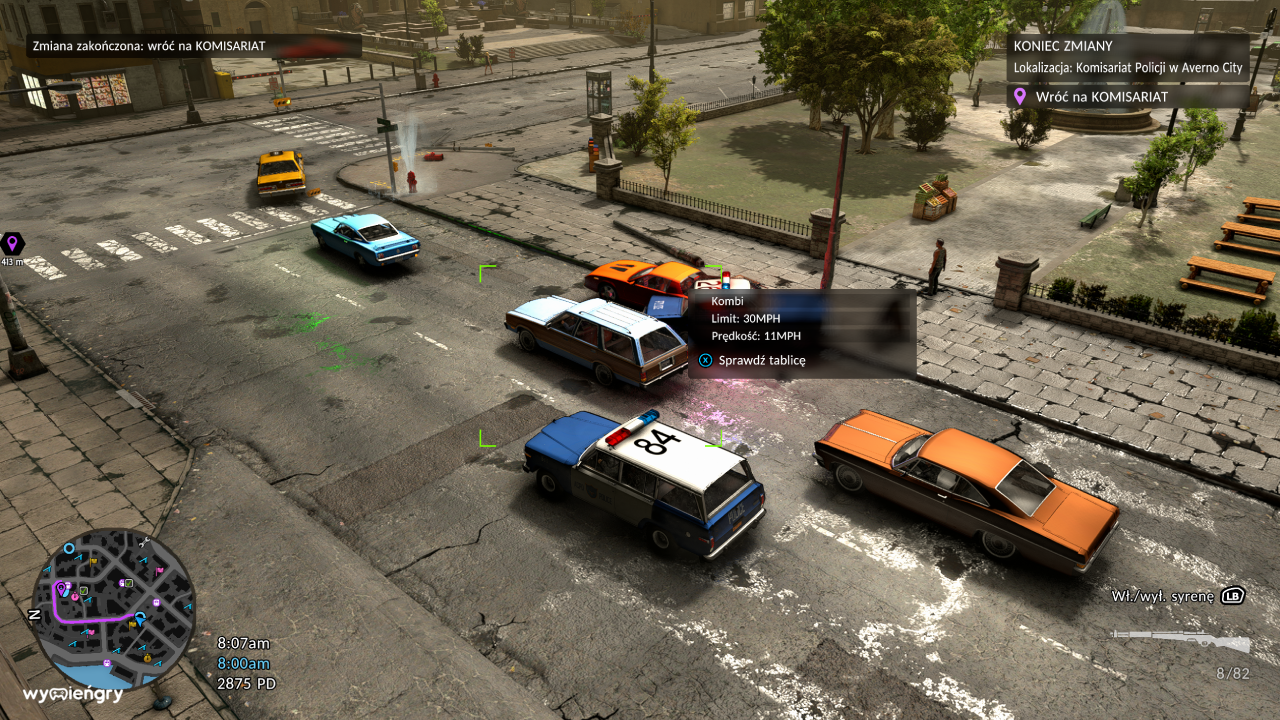This screenshot has width=1280, height=720.
Task: Click the N compass letter on the minimap
Action: tap(34, 614)
